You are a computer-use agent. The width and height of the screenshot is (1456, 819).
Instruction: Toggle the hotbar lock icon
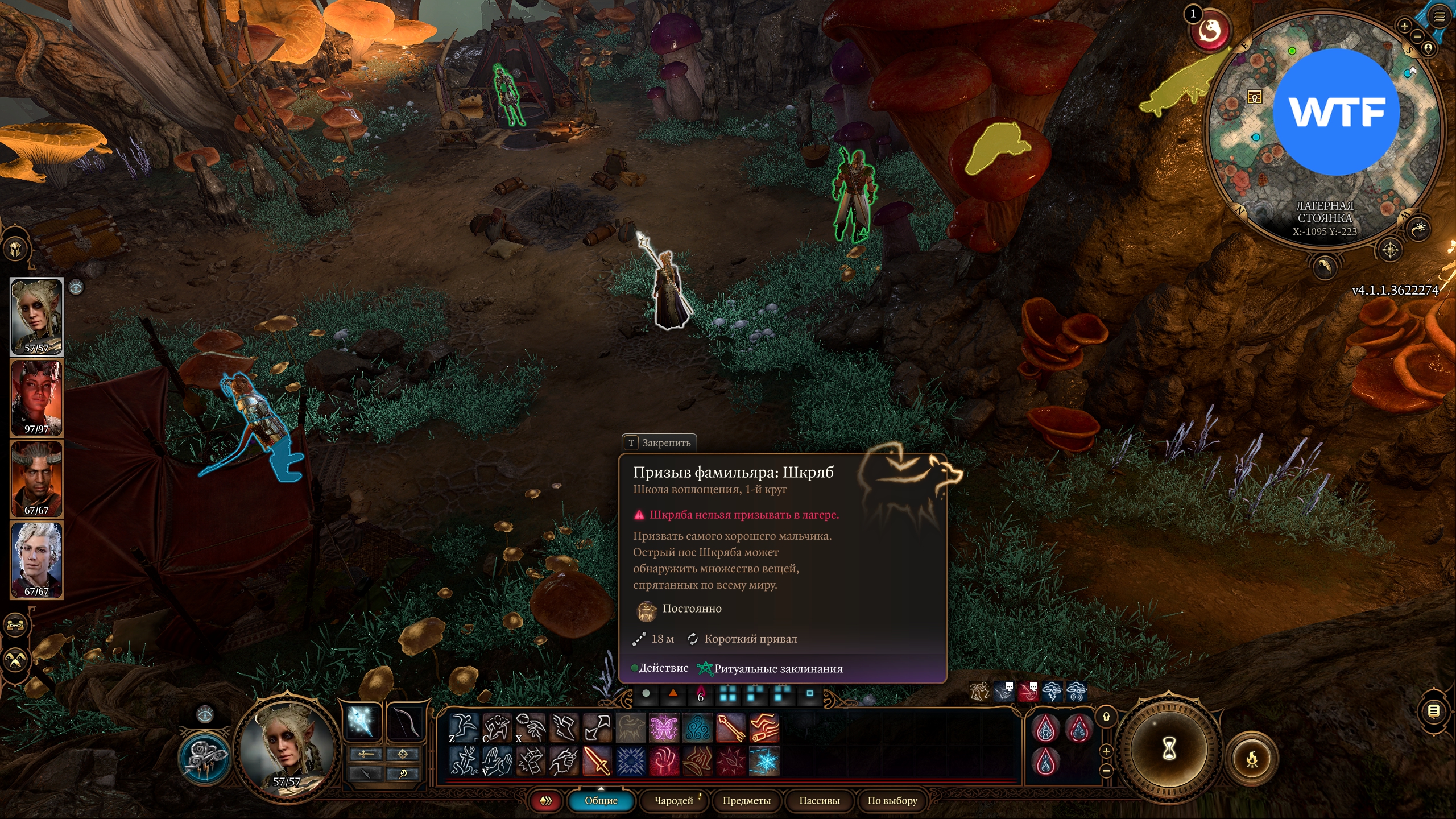click(x=1106, y=717)
